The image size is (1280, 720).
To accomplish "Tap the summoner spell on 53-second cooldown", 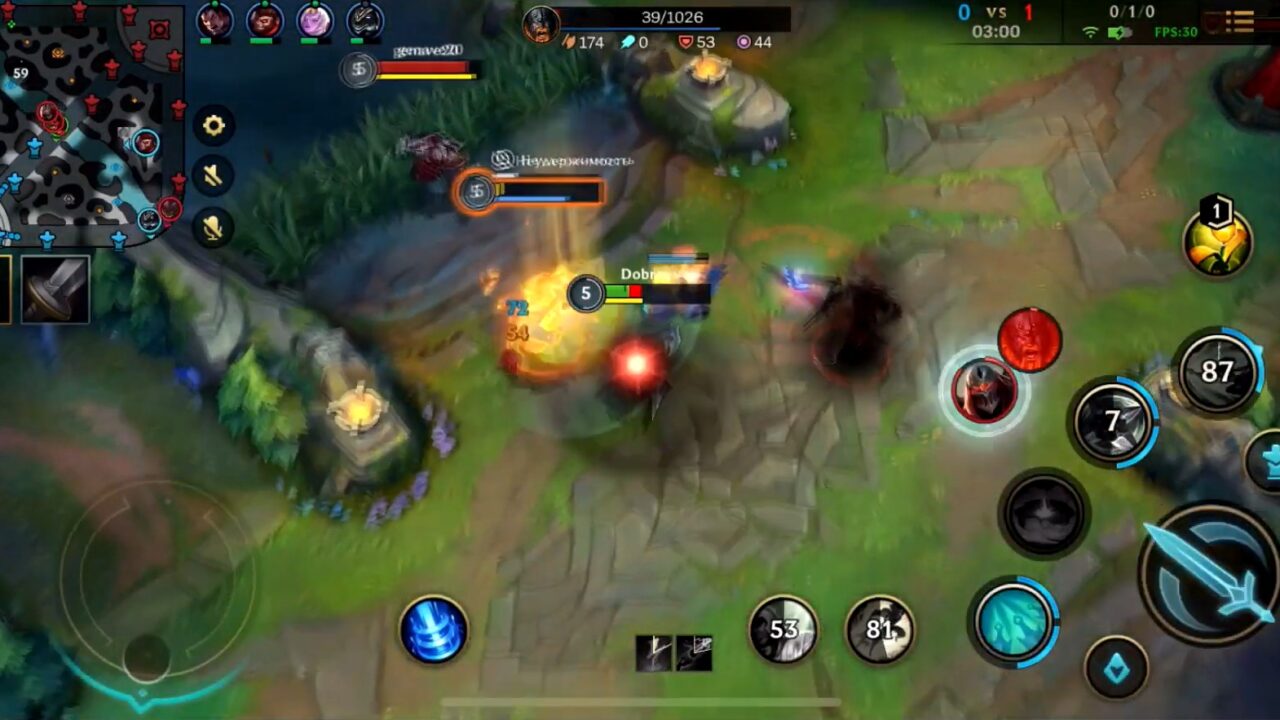I will pyautogui.click(x=784, y=629).
